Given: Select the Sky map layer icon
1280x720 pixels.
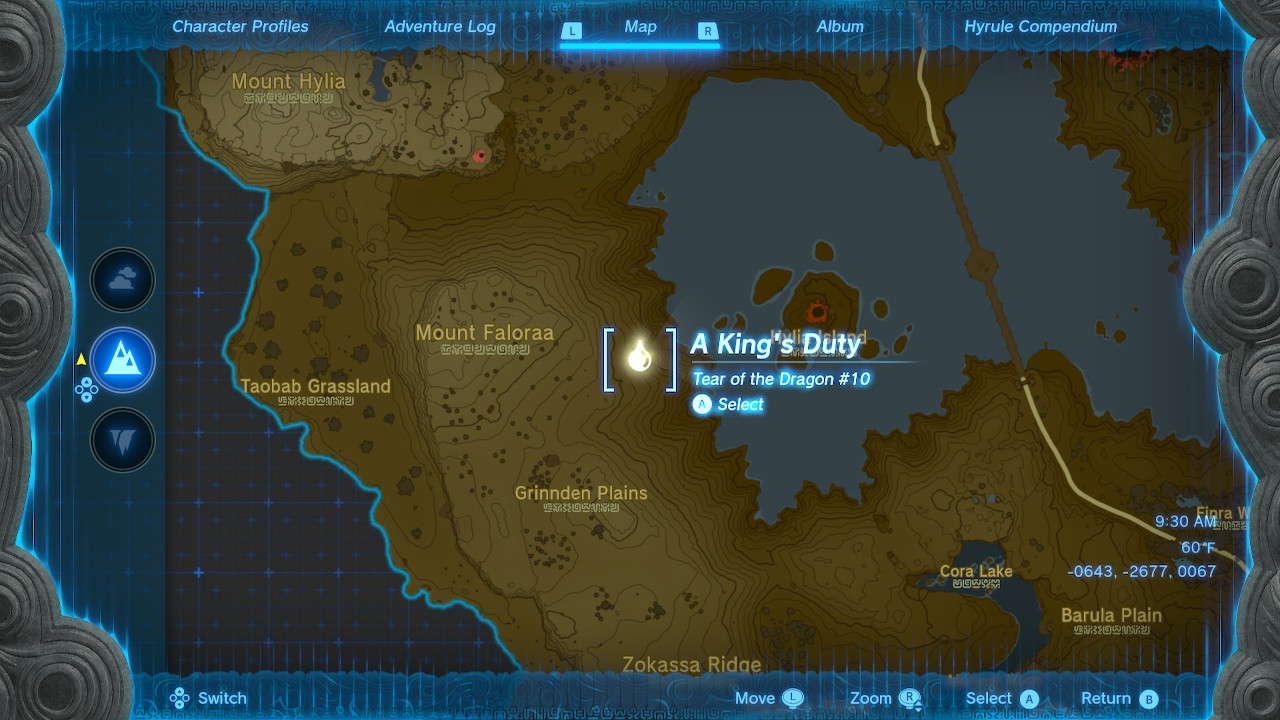Looking at the screenshot, I should click(122, 280).
